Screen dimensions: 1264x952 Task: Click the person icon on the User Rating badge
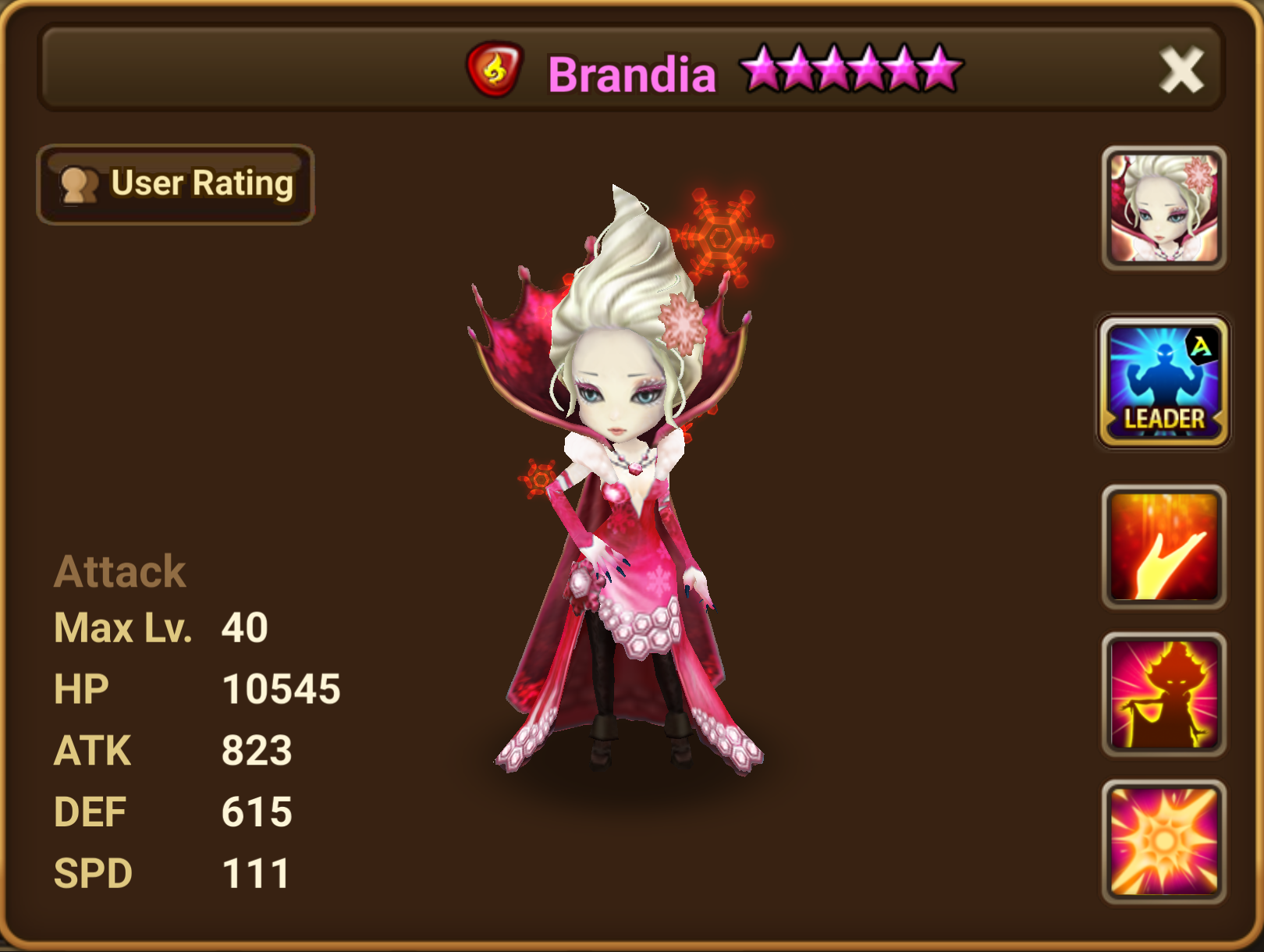pos(80,184)
